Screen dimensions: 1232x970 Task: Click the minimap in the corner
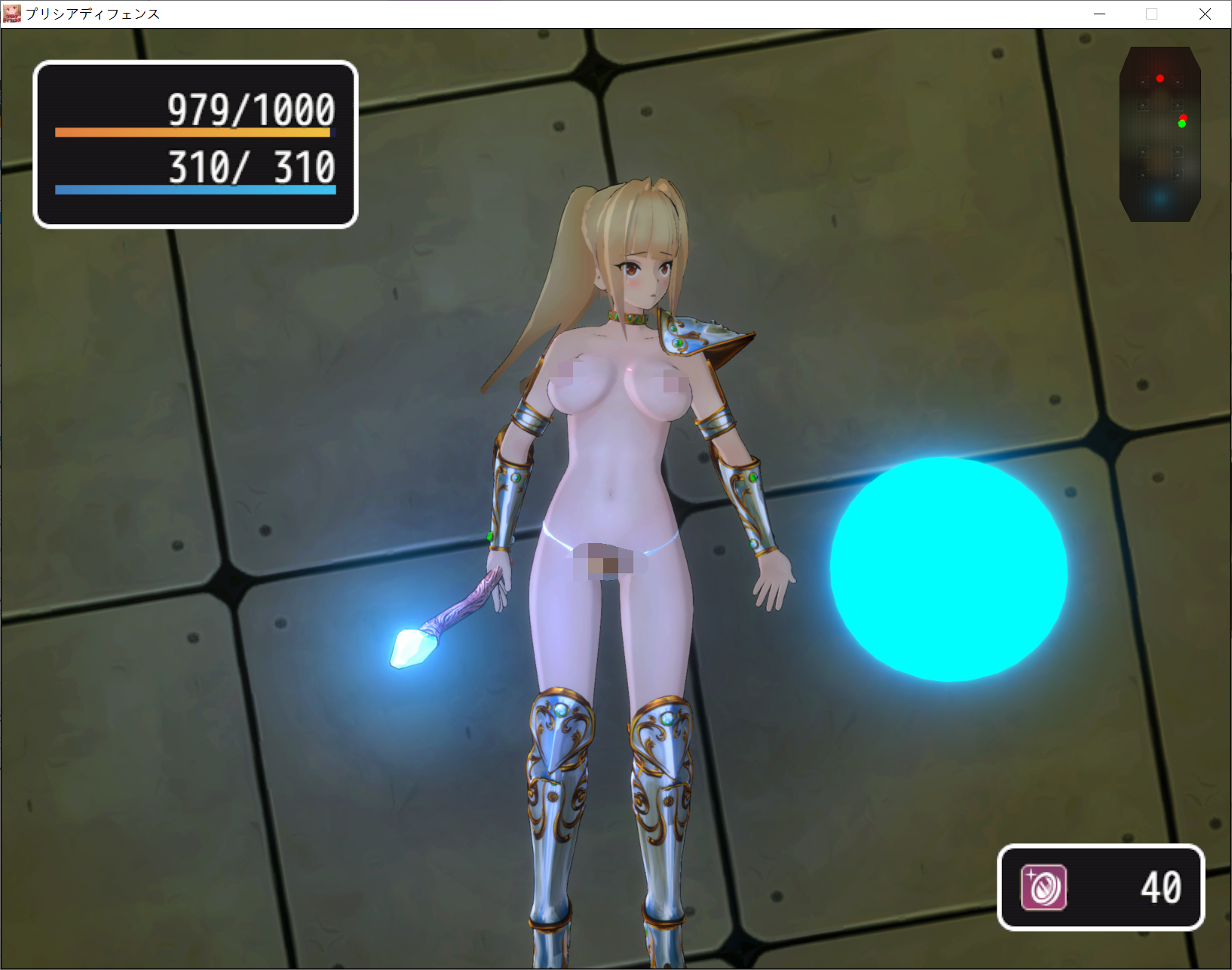1160,134
